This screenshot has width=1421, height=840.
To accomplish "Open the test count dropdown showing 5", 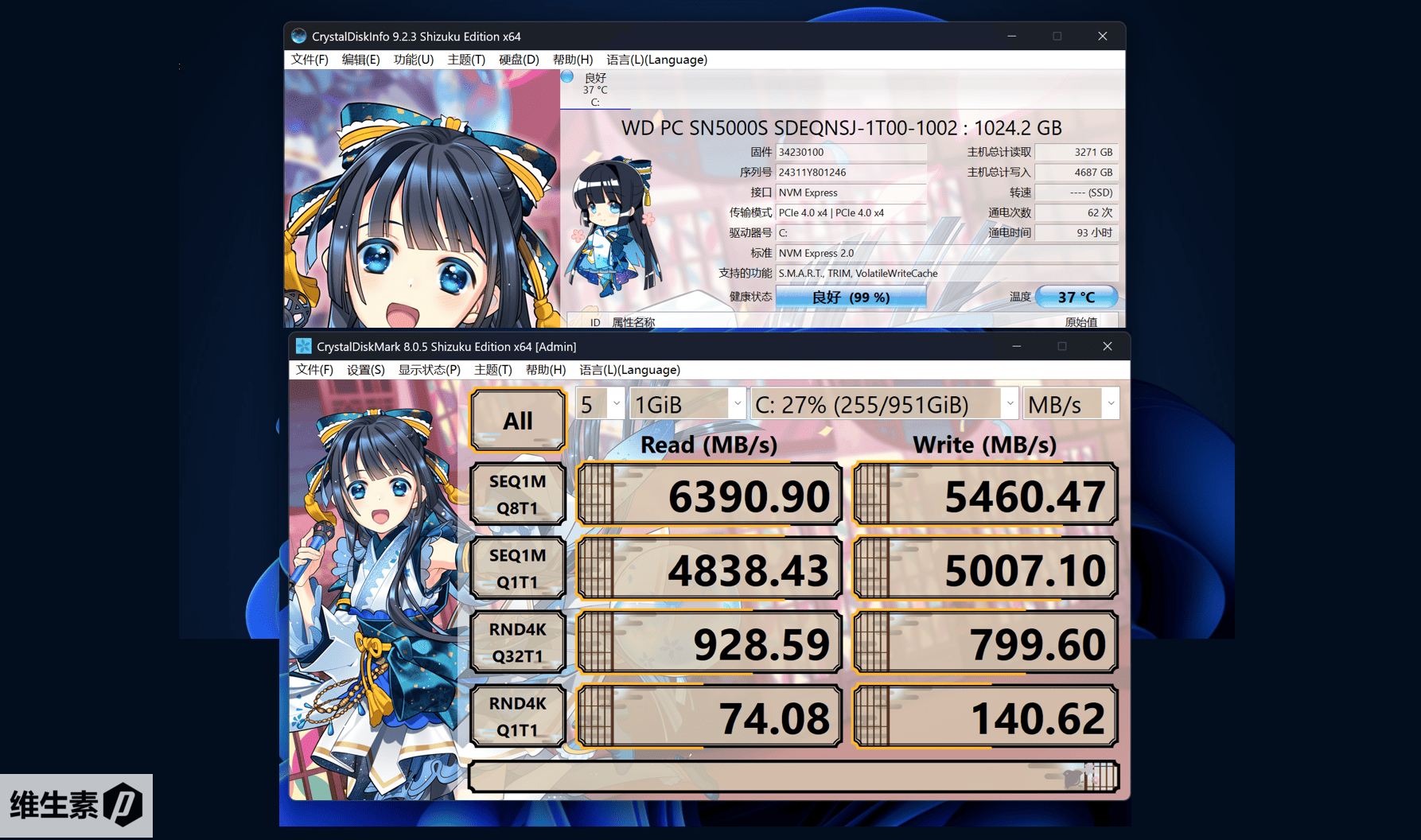I will click(x=601, y=404).
